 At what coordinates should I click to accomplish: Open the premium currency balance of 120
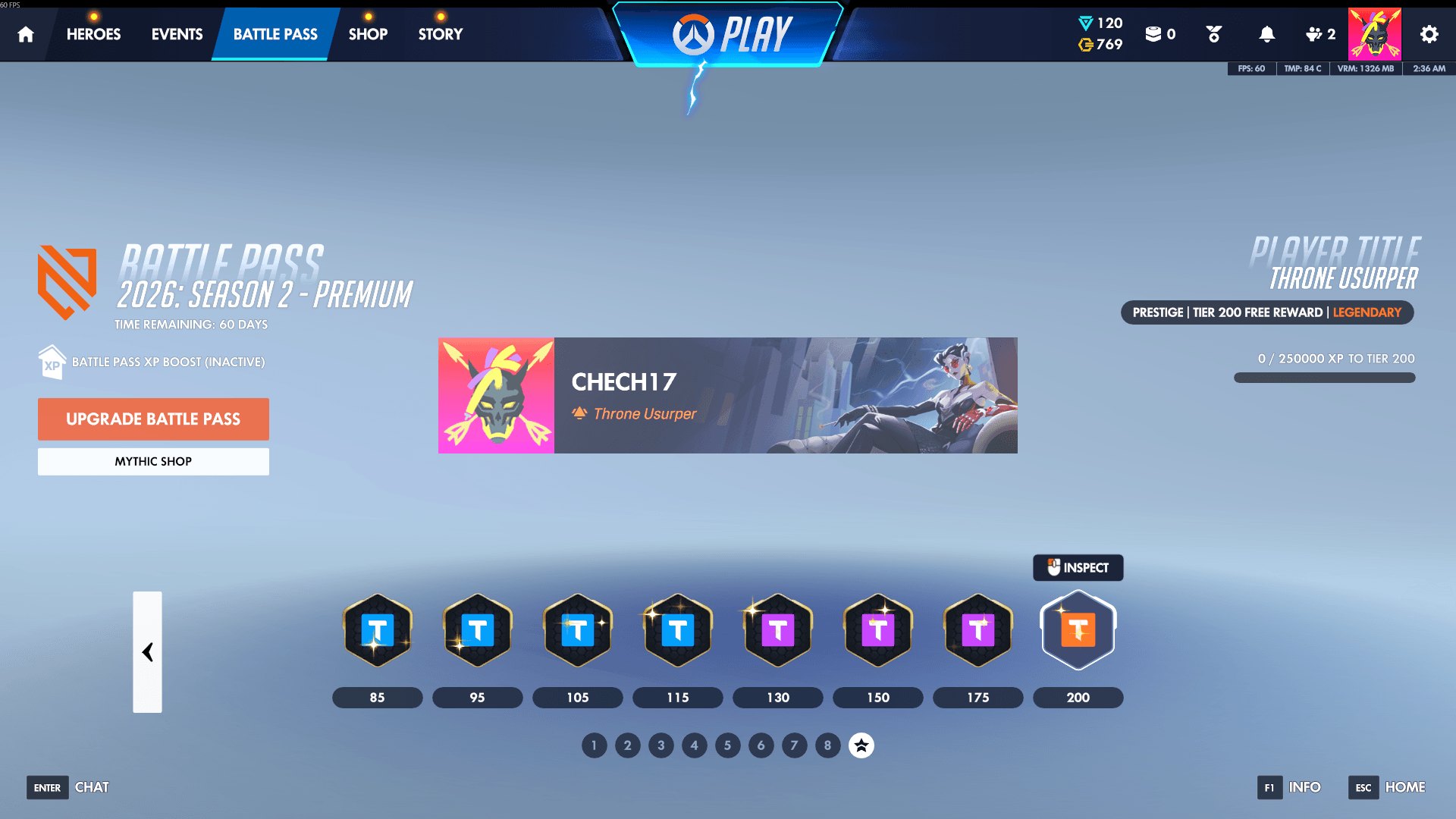pos(1101,23)
